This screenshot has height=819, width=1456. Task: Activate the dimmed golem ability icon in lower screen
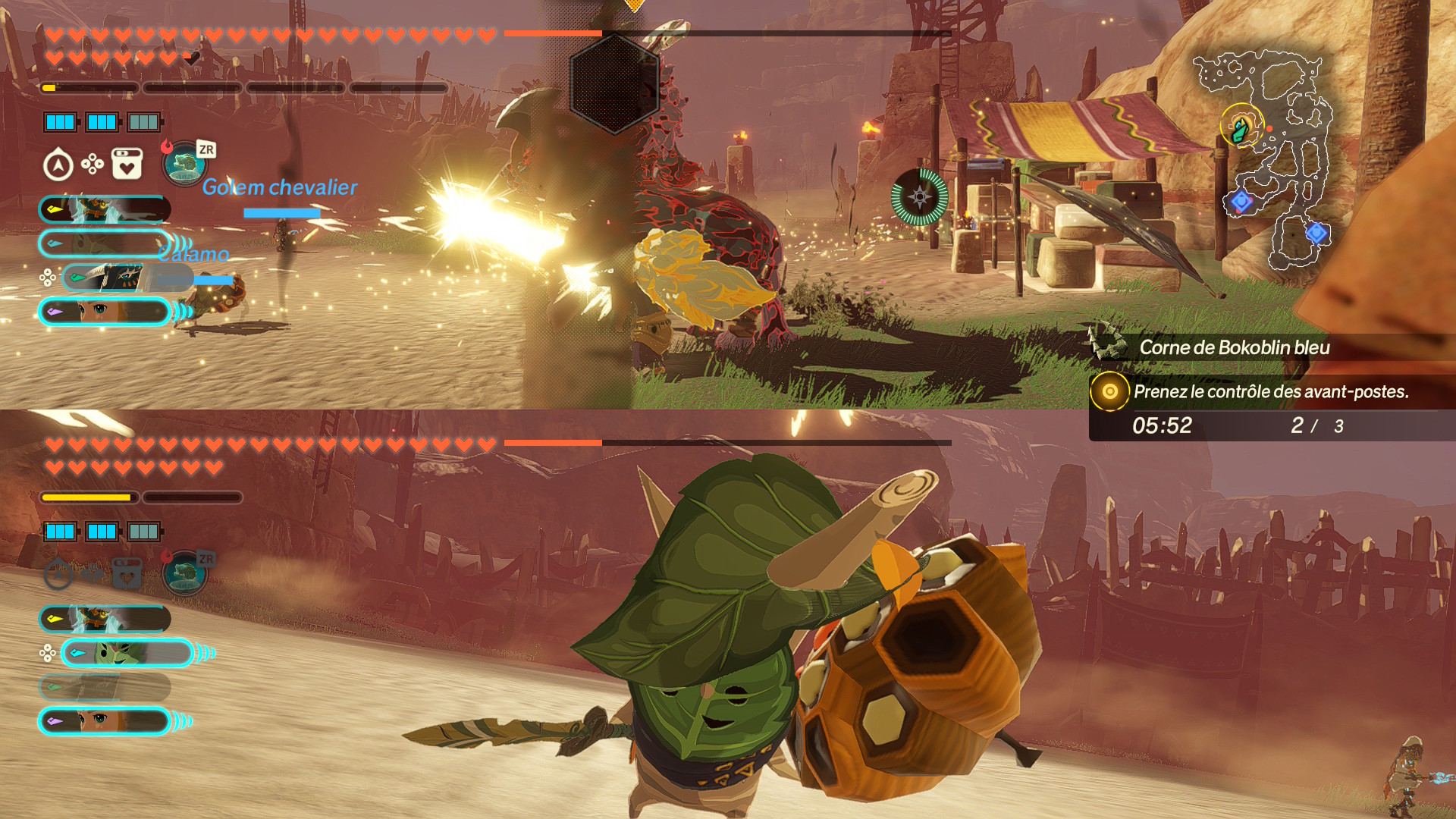click(x=184, y=573)
